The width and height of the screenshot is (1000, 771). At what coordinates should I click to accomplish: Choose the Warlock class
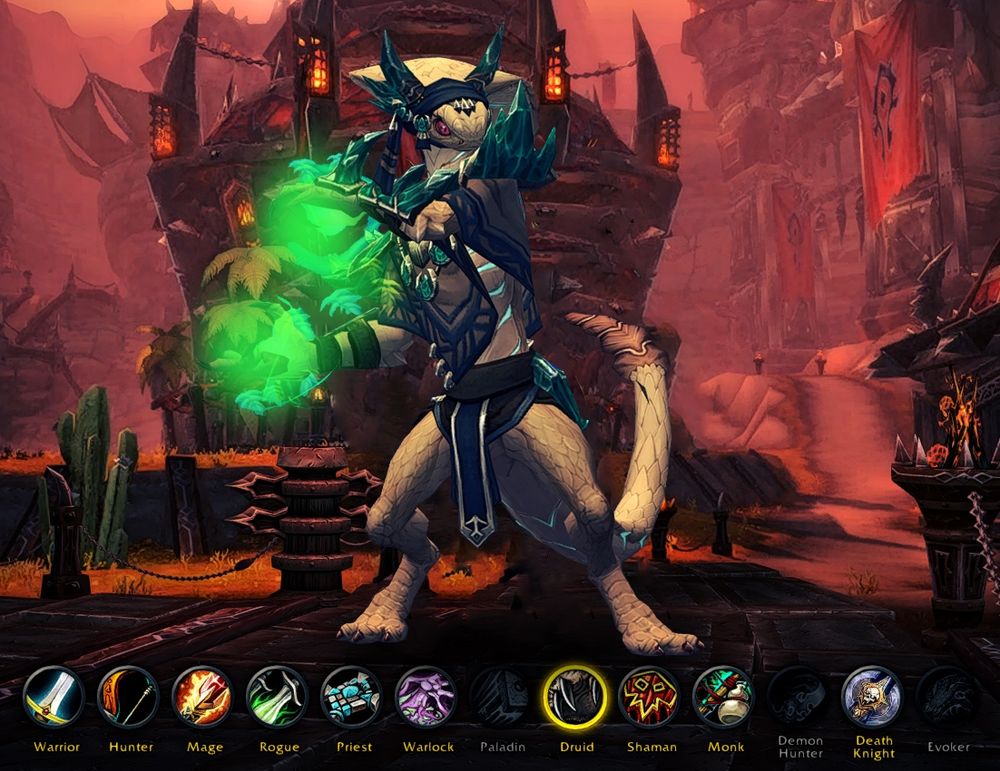click(425, 696)
